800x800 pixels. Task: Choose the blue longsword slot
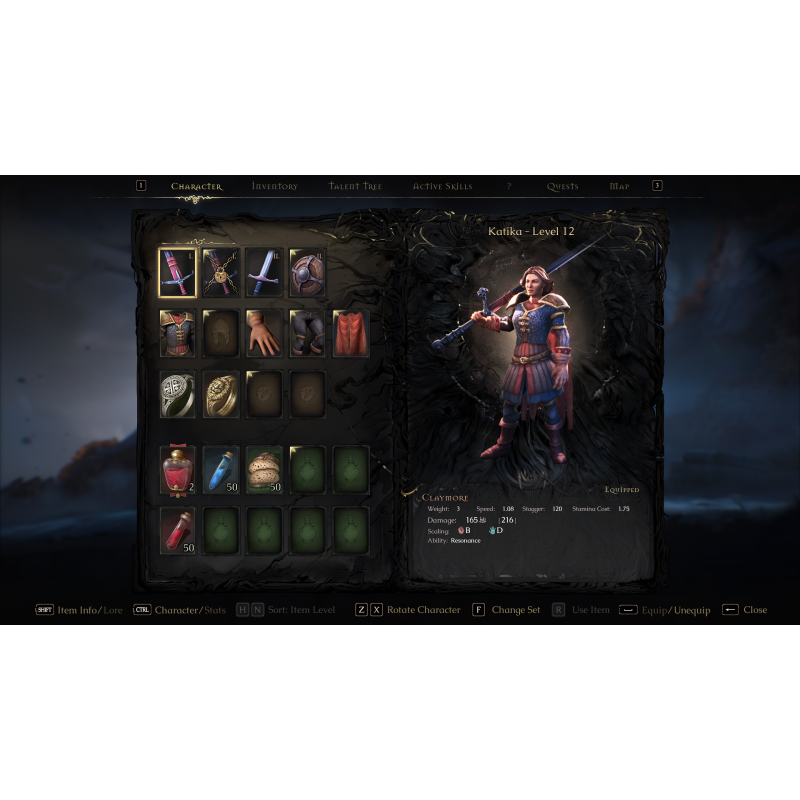[x=265, y=273]
